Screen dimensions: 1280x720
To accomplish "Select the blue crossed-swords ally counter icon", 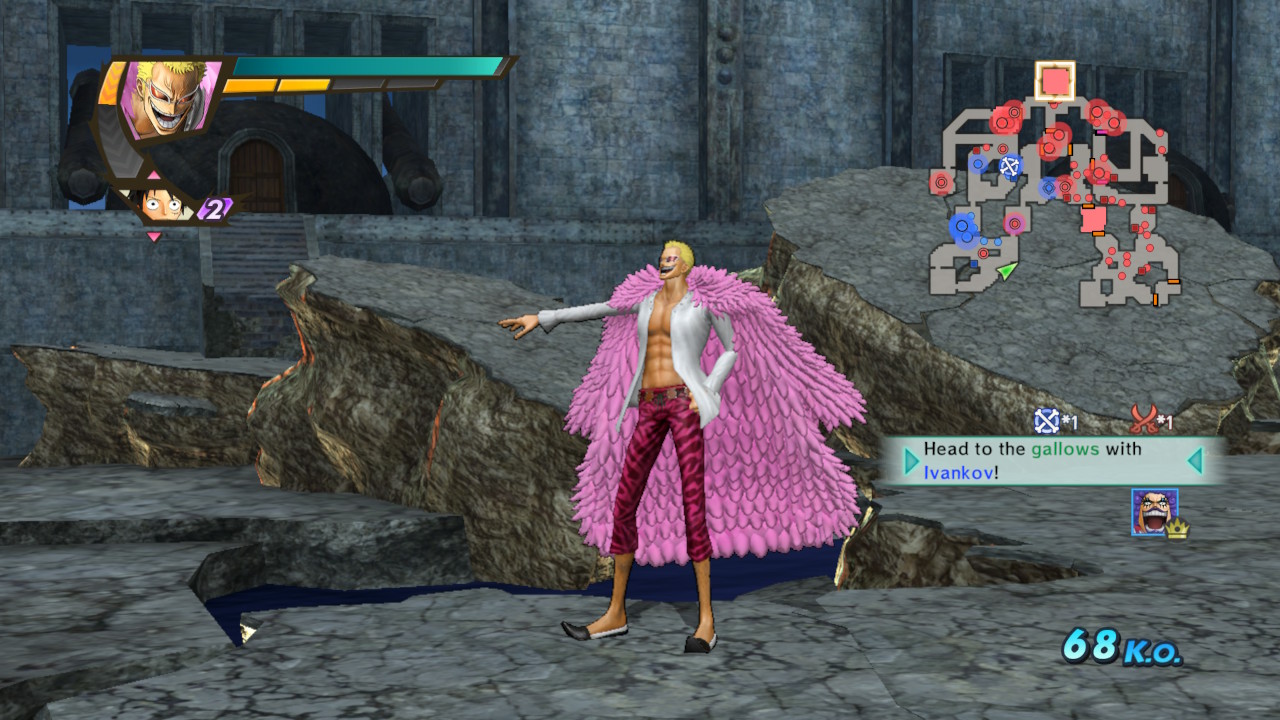I will pyautogui.click(x=1046, y=420).
